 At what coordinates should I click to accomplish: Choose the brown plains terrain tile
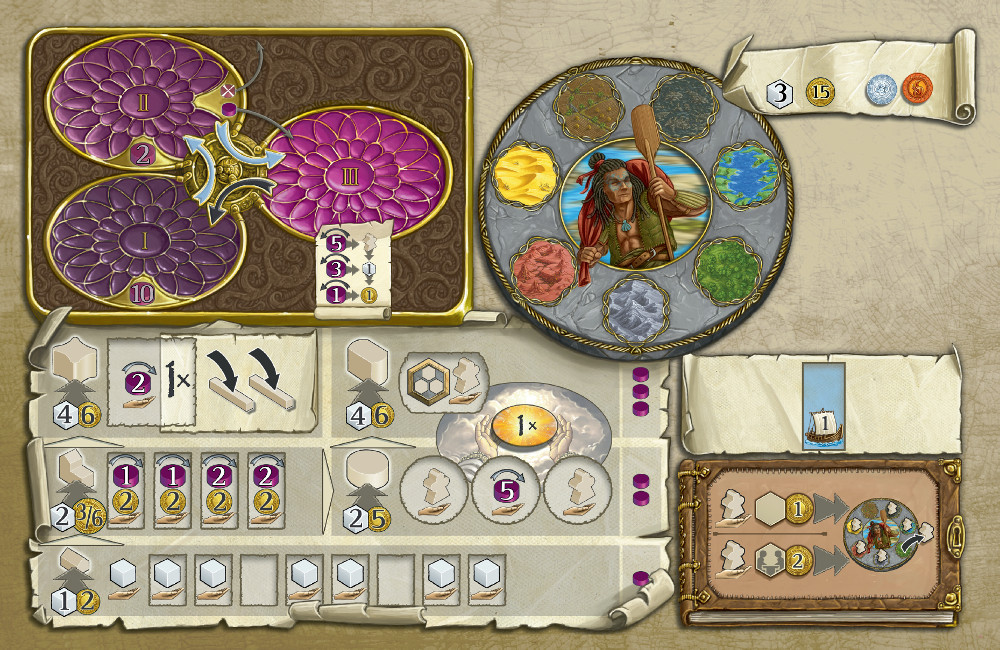(x=582, y=105)
